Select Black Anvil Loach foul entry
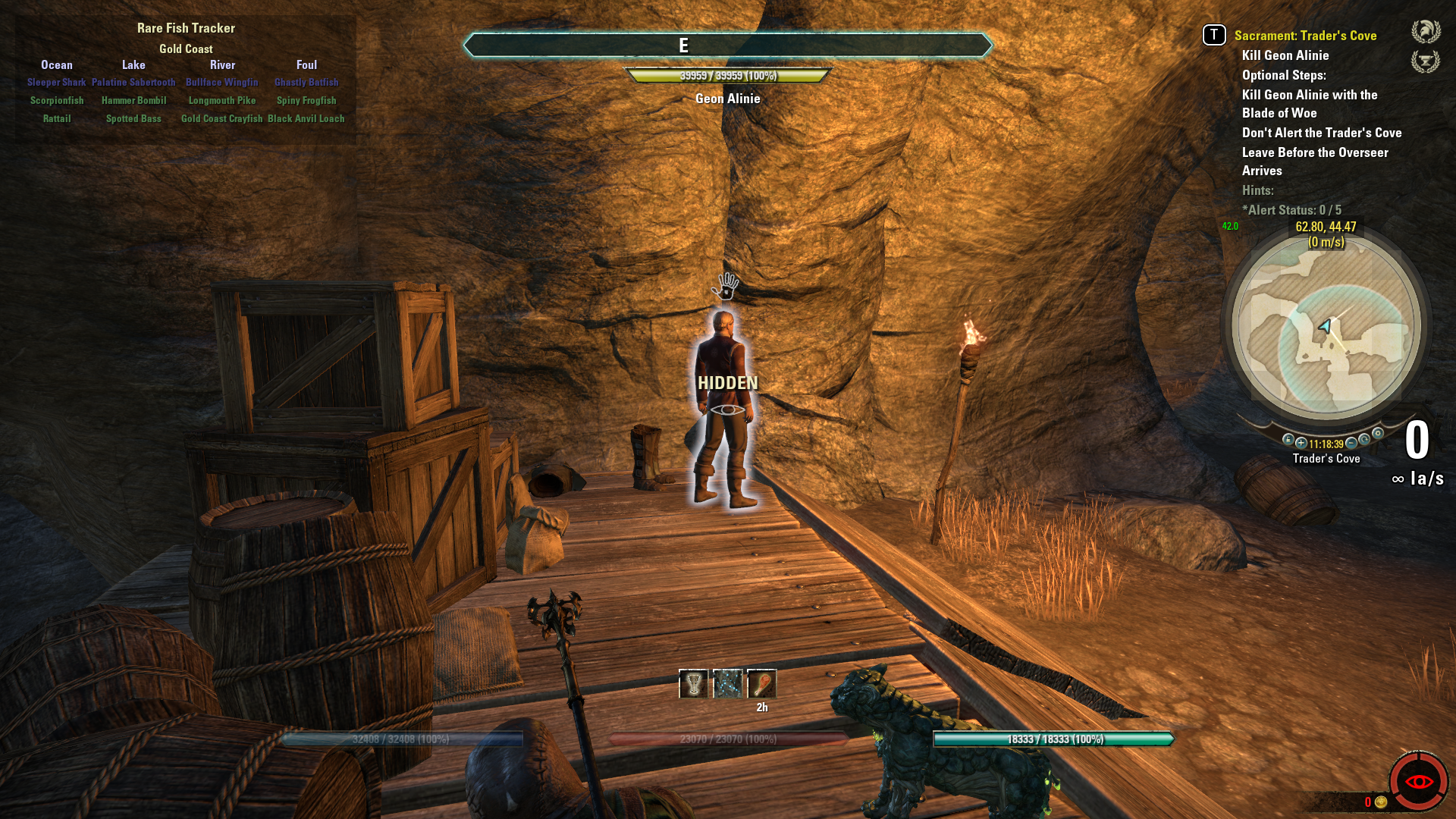This screenshot has height=819, width=1456. click(x=306, y=118)
